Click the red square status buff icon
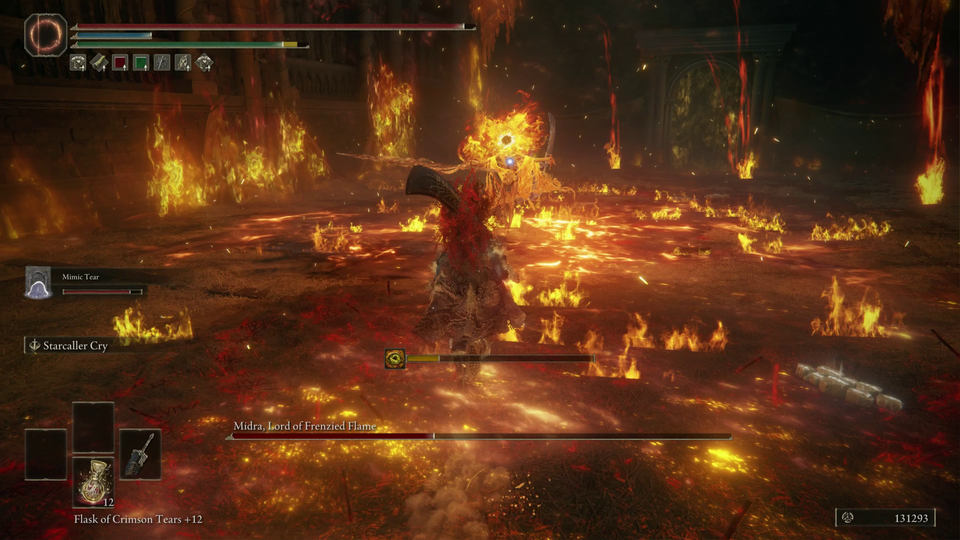Viewport: 960px width, 540px height. pos(120,63)
